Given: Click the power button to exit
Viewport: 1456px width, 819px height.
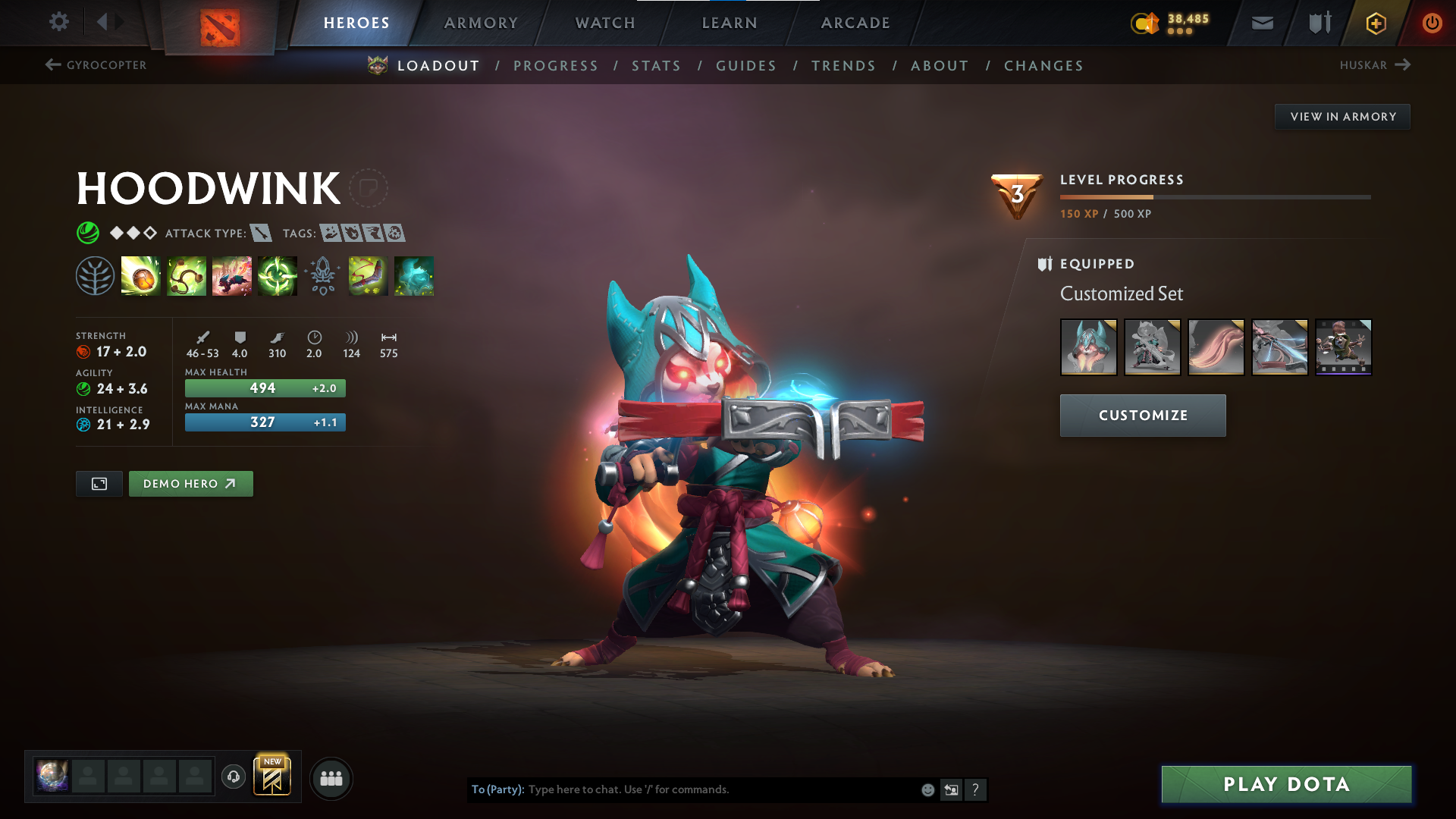Looking at the screenshot, I should click(1432, 23).
